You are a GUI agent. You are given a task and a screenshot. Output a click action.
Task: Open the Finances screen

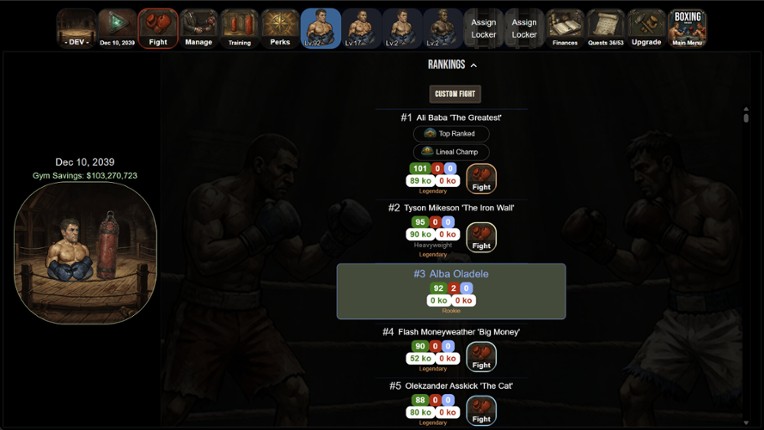tap(565, 28)
